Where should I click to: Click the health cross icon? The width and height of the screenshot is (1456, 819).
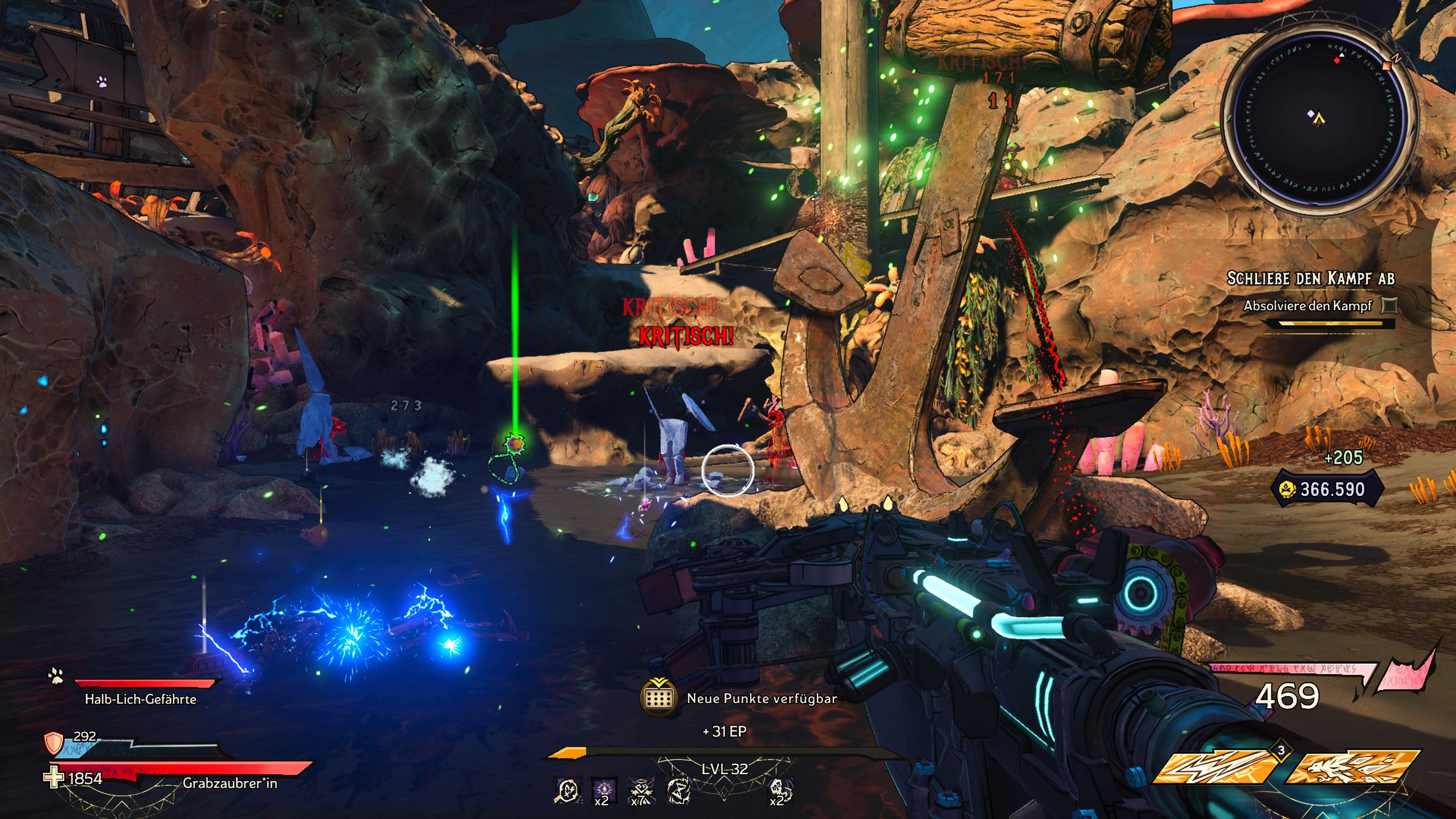[54, 778]
